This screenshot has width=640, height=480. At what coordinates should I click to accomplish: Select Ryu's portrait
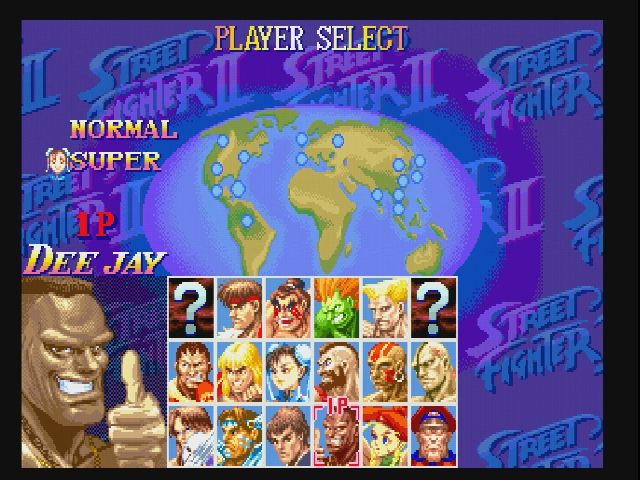pos(240,307)
